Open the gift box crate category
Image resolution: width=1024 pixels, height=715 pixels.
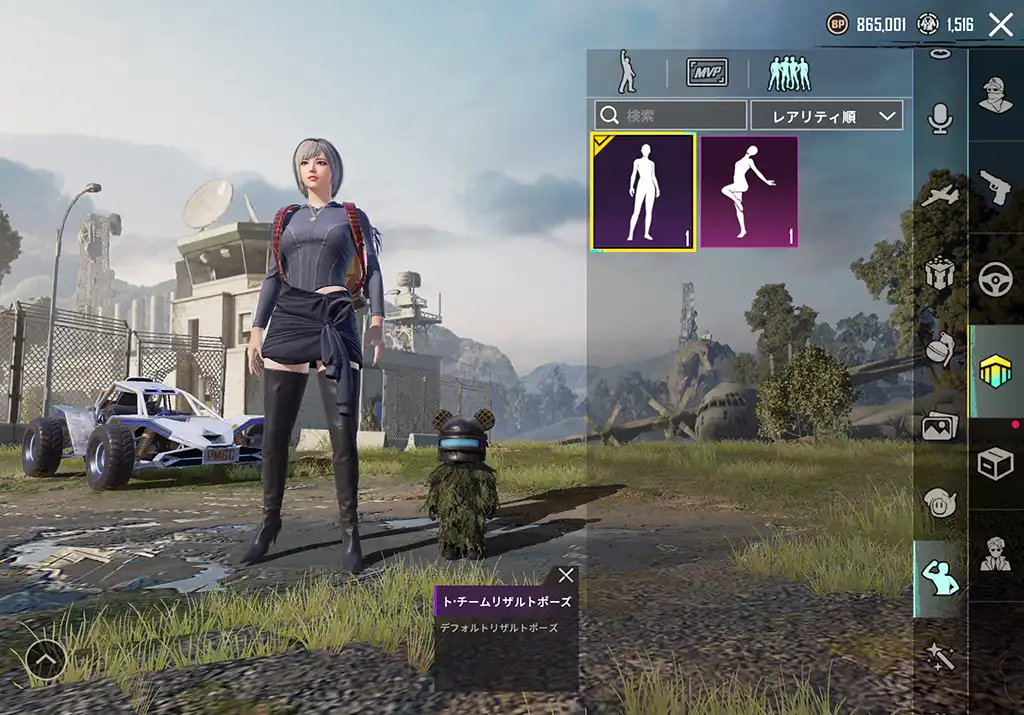(940, 272)
